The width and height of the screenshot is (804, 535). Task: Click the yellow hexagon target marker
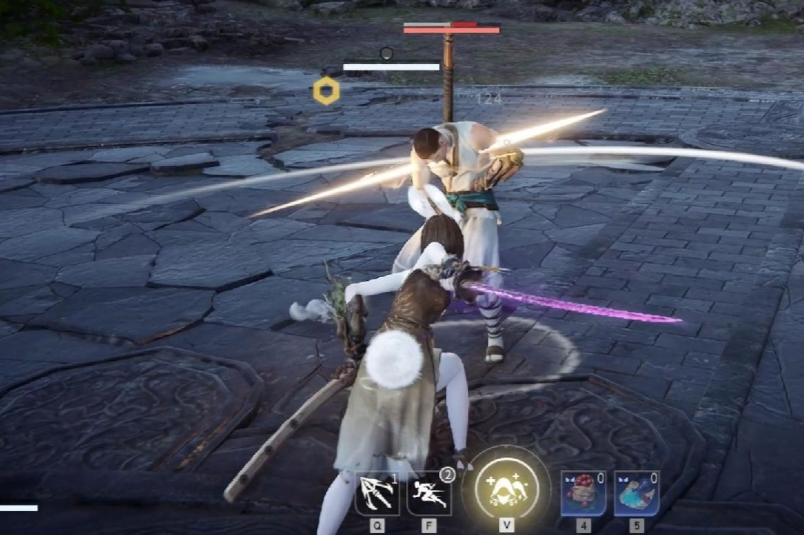pyautogui.click(x=326, y=91)
